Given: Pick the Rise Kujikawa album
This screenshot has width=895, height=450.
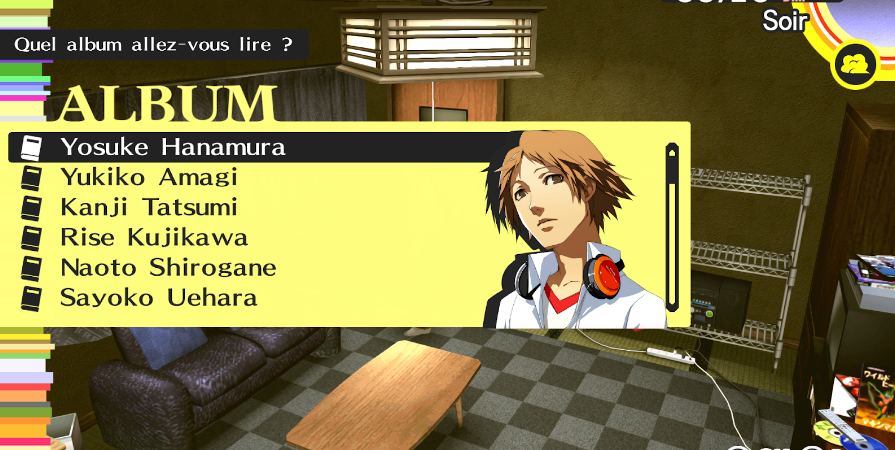Looking at the screenshot, I should tap(154, 238).
